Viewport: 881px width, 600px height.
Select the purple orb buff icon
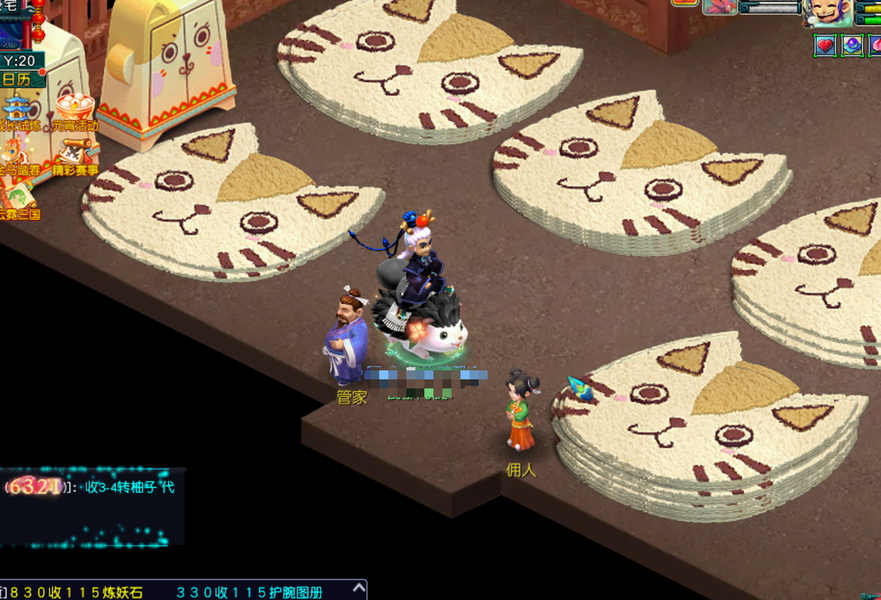tap(852, 45)
